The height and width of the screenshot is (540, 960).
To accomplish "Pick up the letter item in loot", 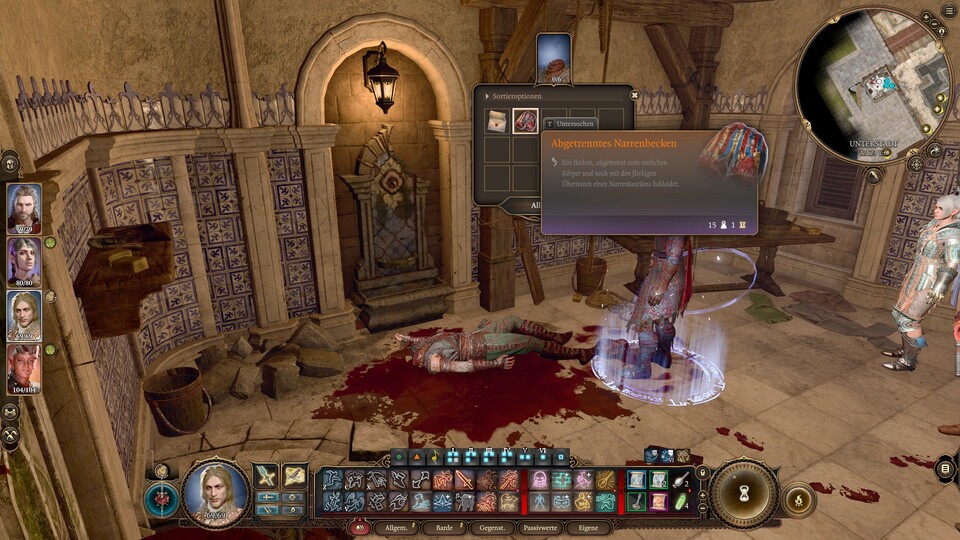I will 497,122.
